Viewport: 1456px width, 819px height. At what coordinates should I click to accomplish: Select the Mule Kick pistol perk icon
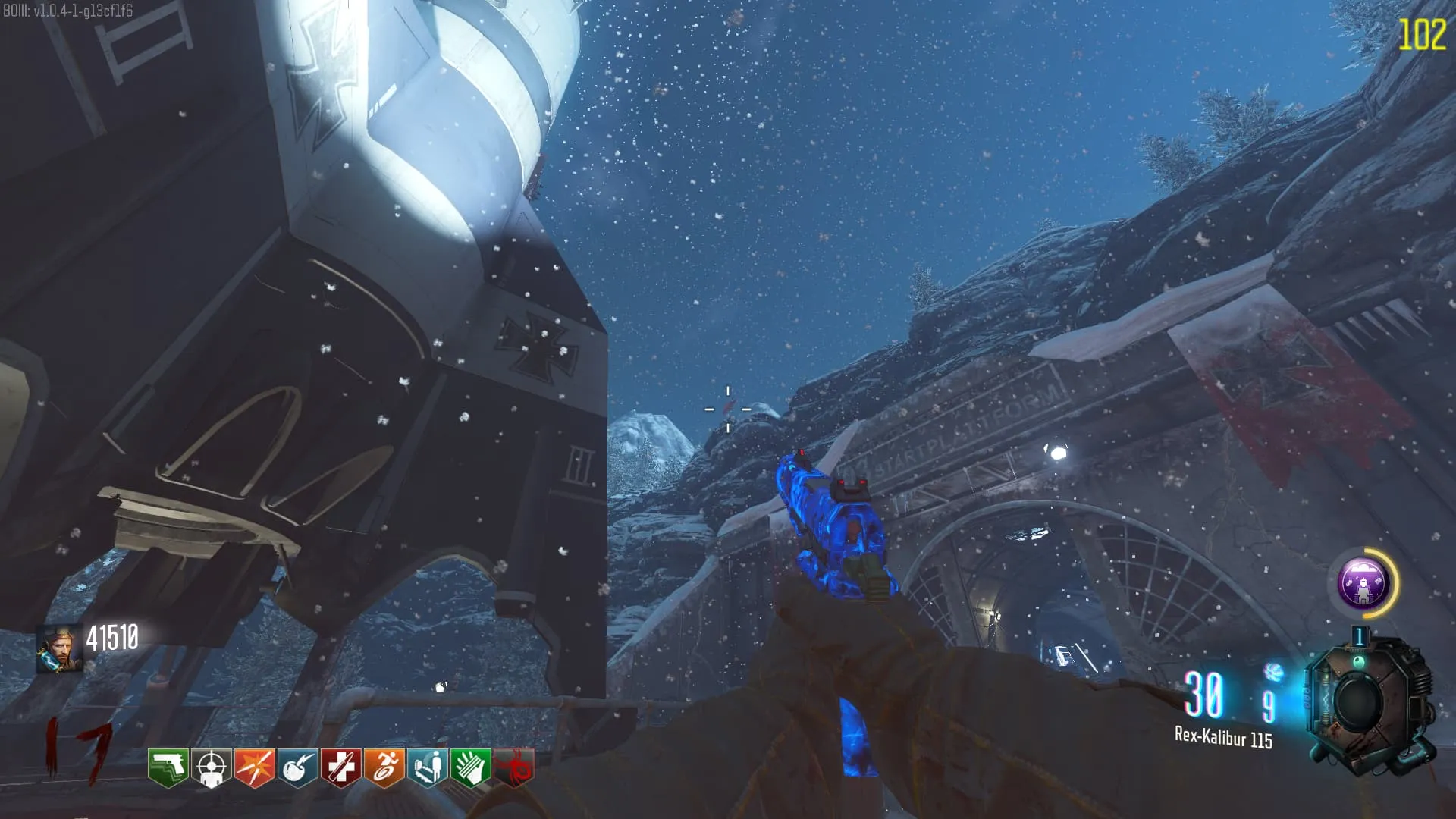pyautogui.click(x=168, y=767)
